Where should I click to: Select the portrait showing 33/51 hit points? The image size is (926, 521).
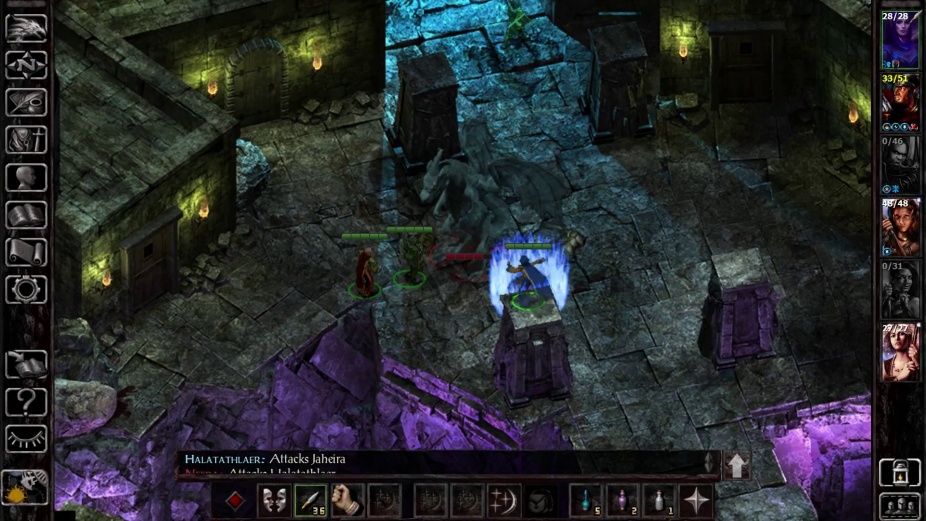899,102
